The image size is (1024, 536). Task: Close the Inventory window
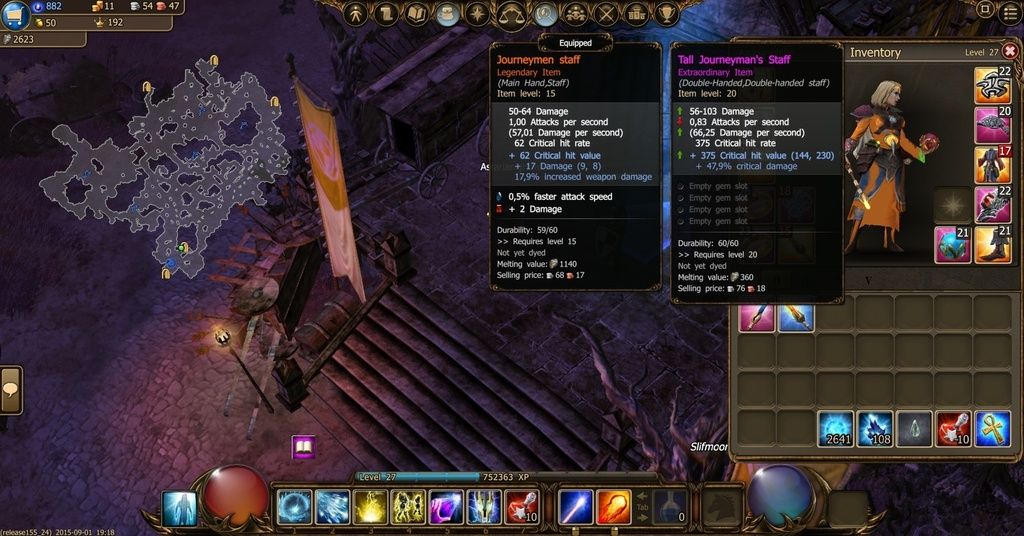point(1010,51)
